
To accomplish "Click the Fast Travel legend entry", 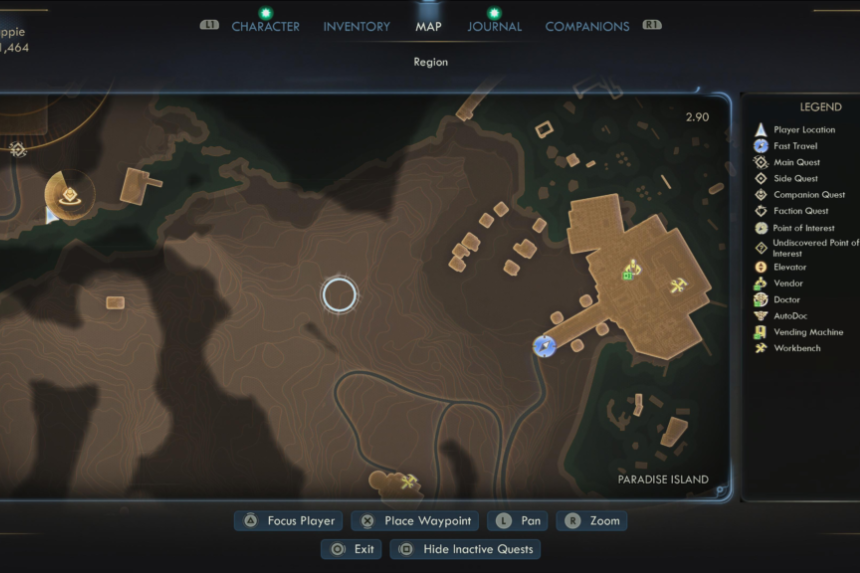I will click(x=795, y=146).
